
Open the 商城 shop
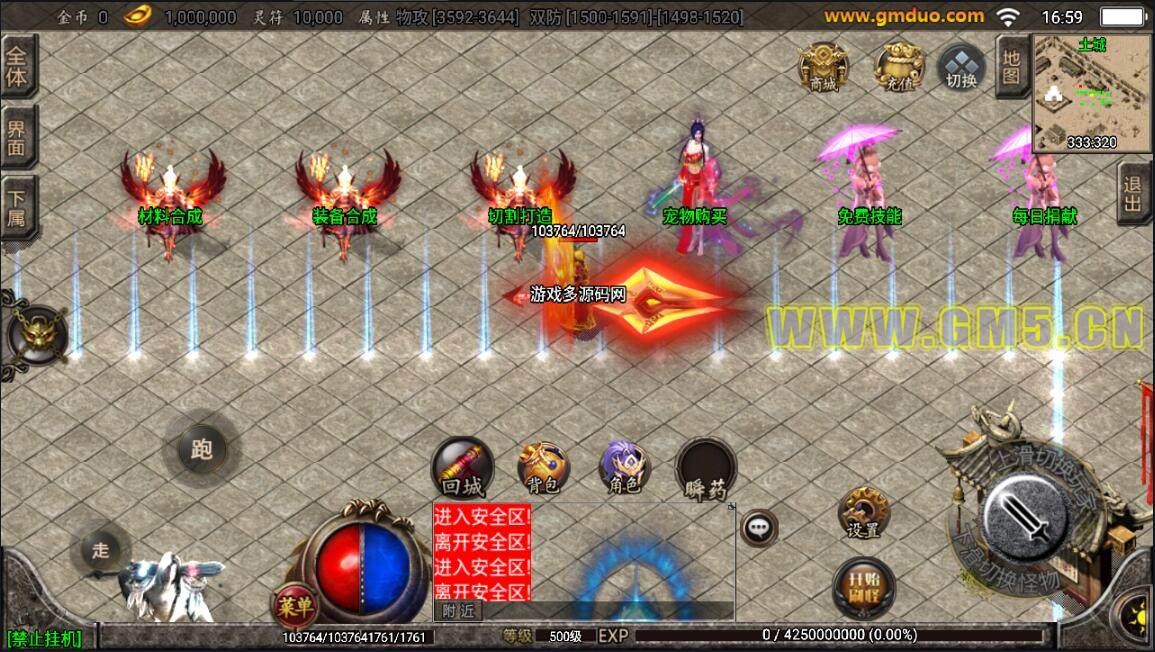click(x=824, y=68)
